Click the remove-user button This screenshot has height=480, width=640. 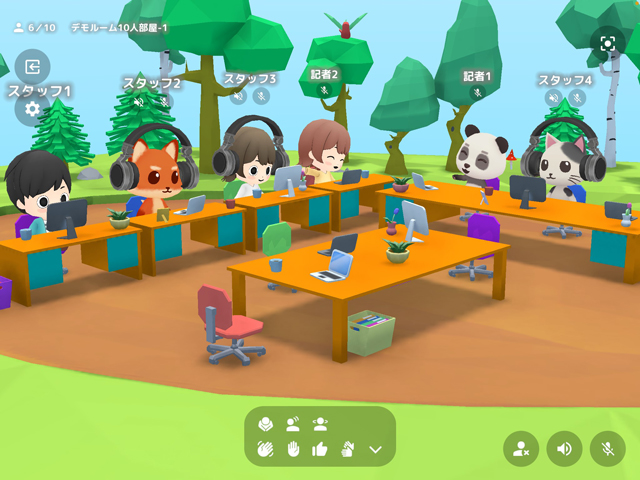pos(521,448)
